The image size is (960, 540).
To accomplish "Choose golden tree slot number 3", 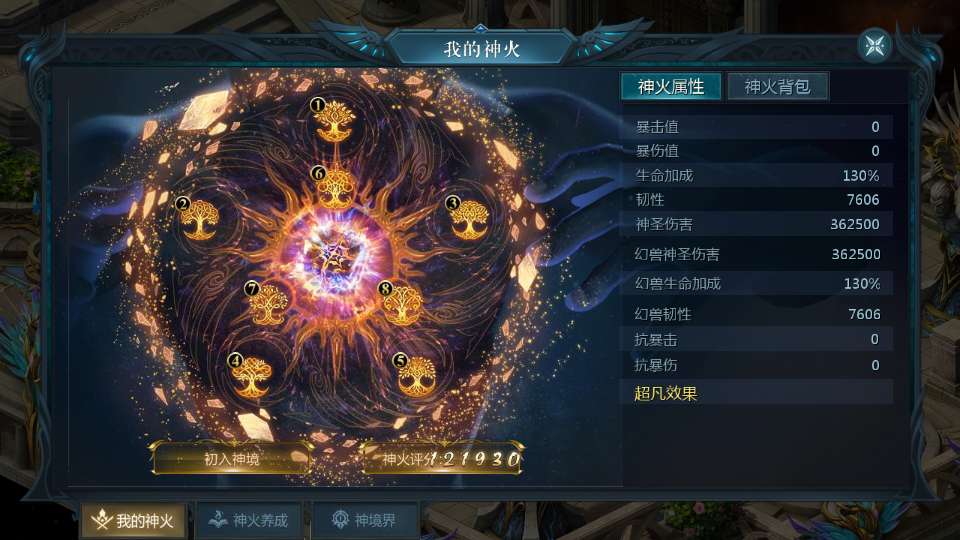I will click(x=469, y=219).
